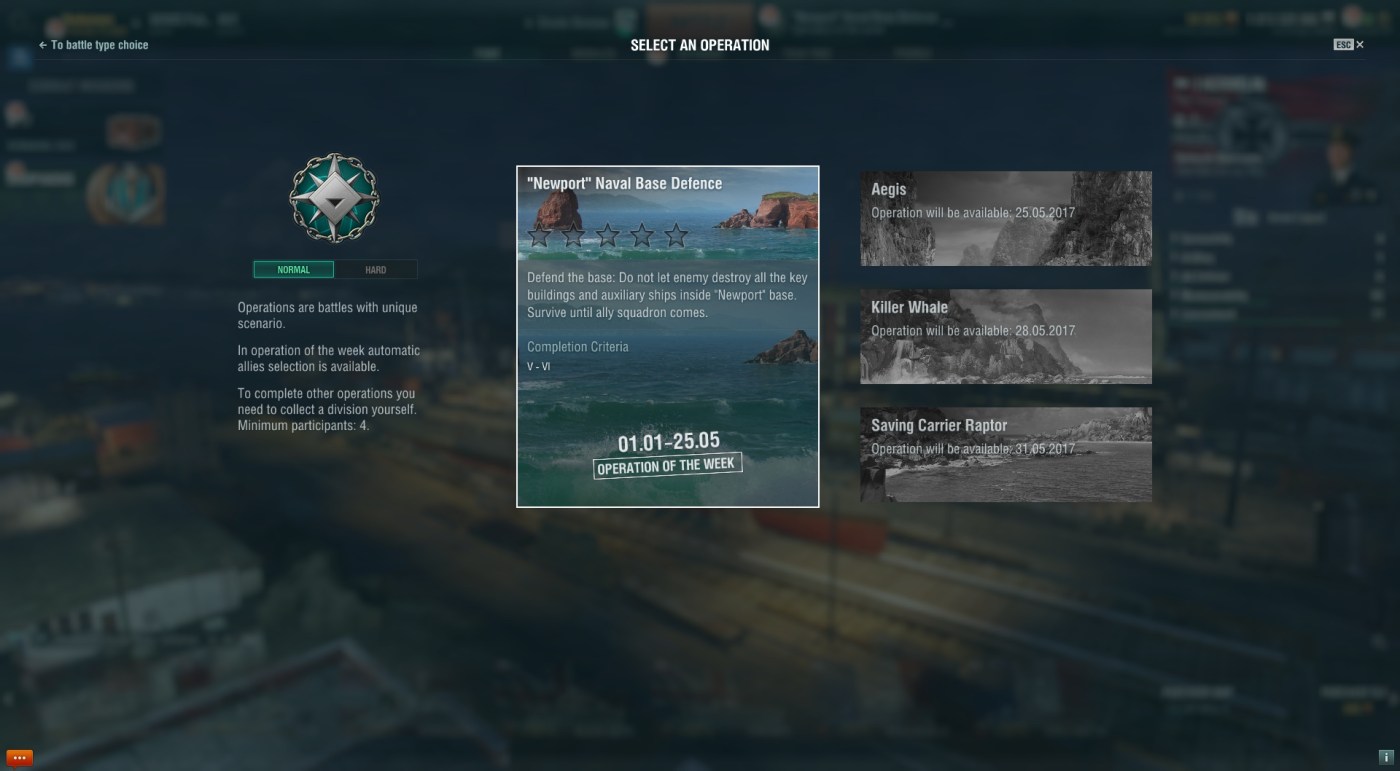
Task: Close the operation selection screen
Action: pos(1359,45)
